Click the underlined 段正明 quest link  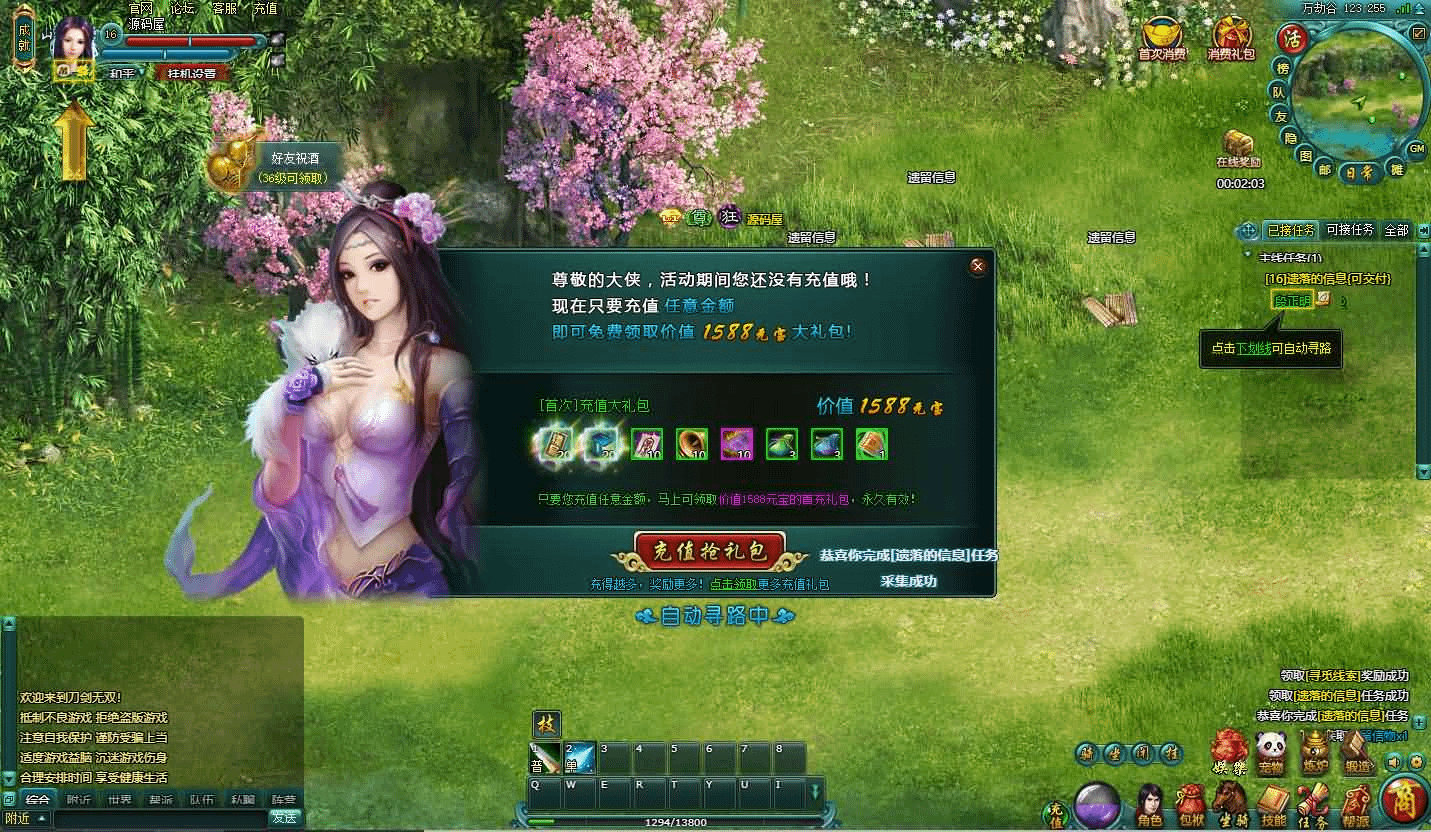tap(1292, 299)
